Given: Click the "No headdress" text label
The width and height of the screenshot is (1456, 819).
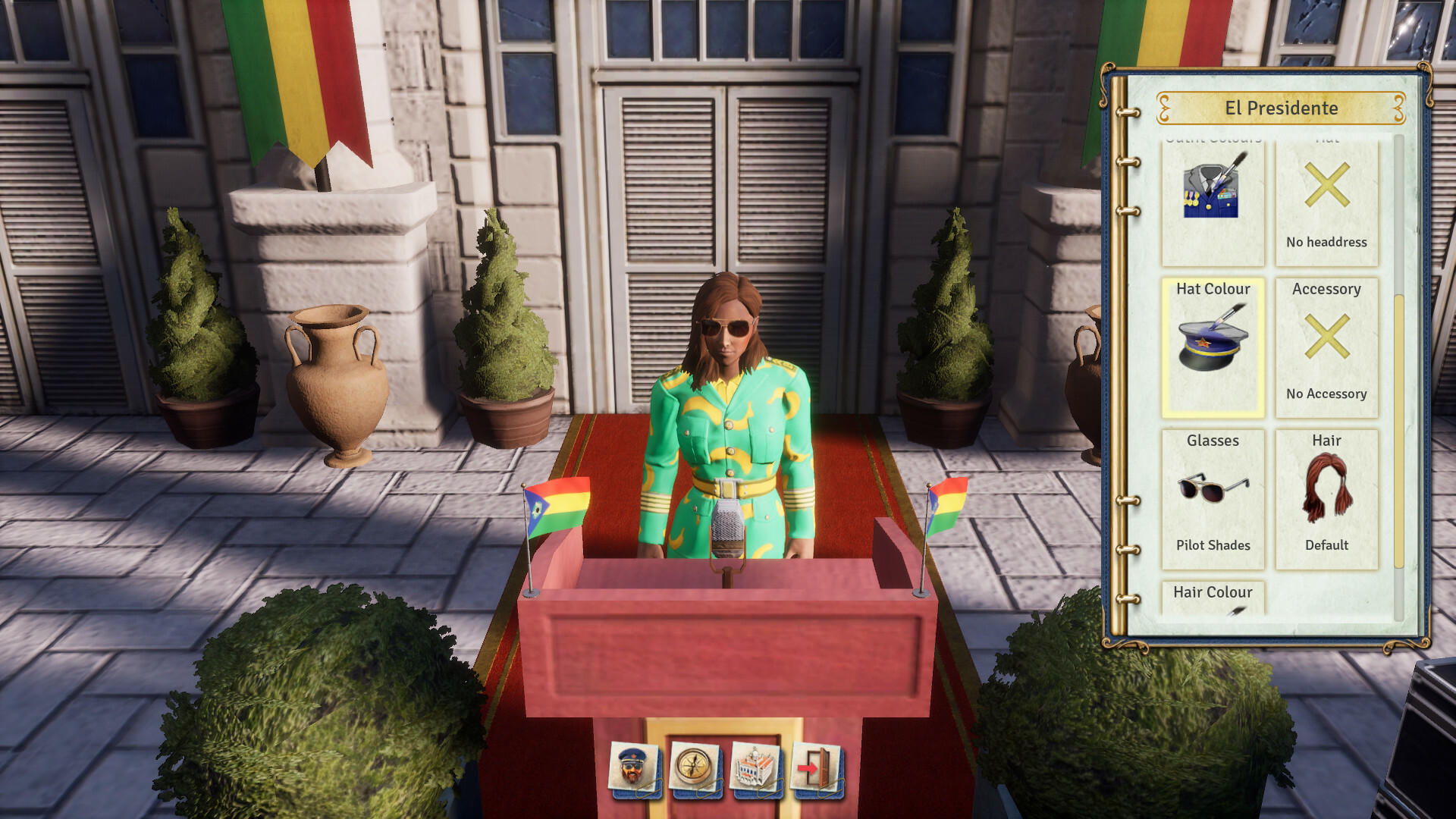Looking at the screenshot, I should (1327, 243).
